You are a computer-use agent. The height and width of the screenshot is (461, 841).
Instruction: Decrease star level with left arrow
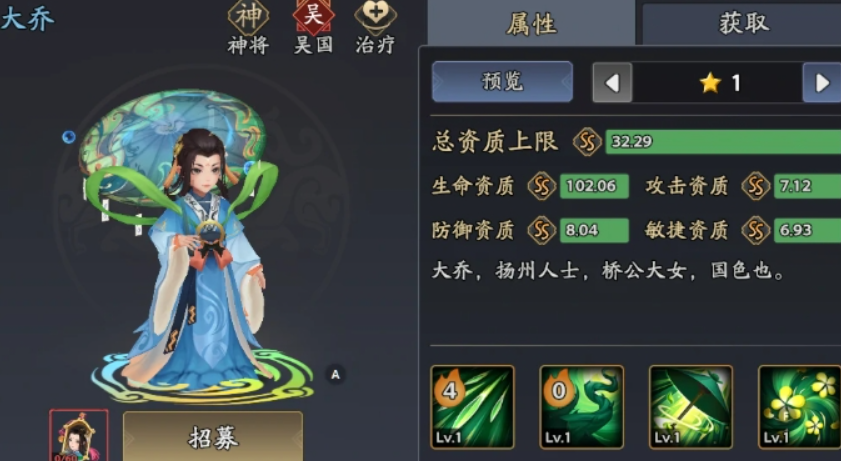(x=612, y=83)
